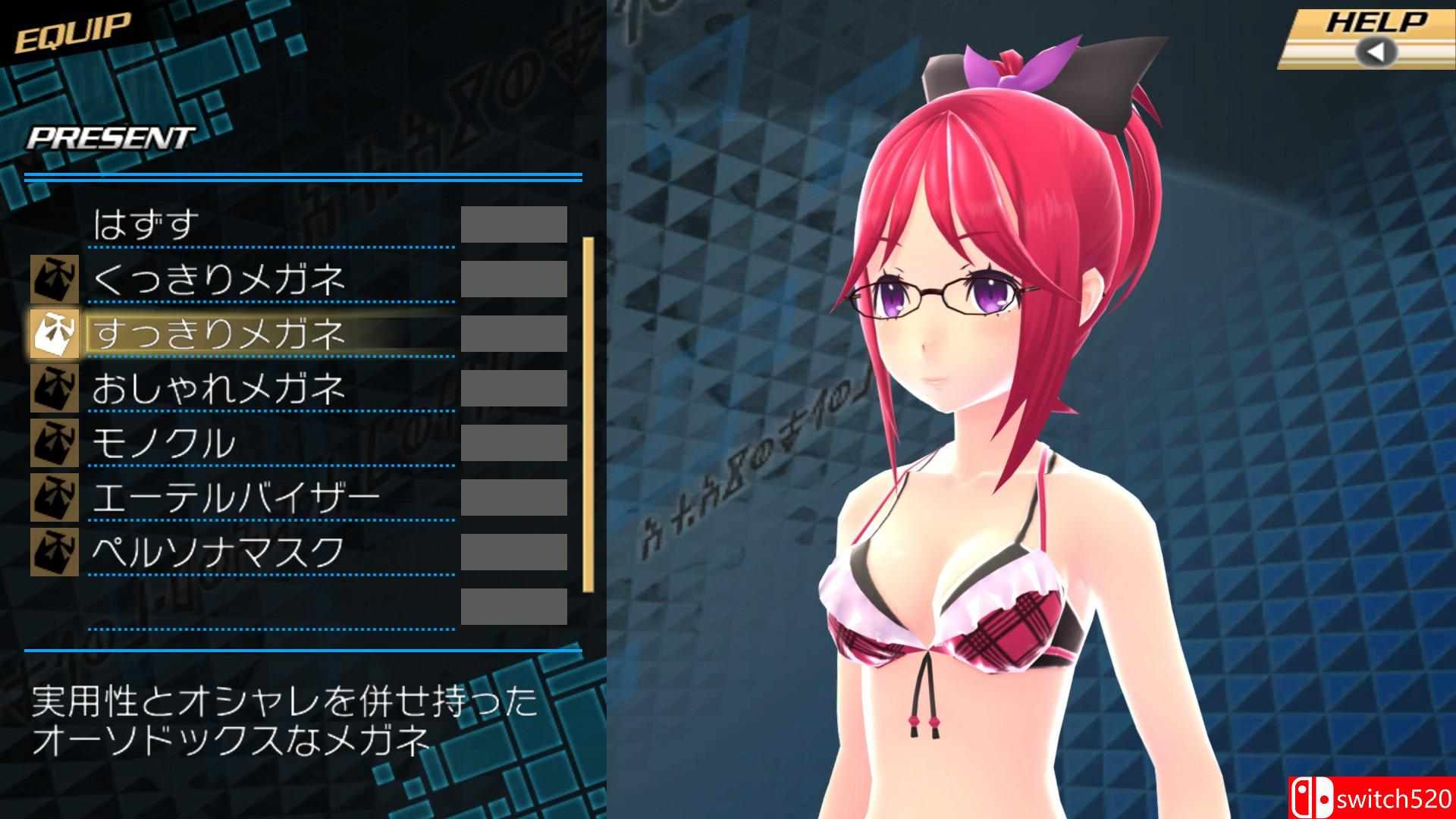Select おしゃれメガネ from the list

[x=220, y=389]
